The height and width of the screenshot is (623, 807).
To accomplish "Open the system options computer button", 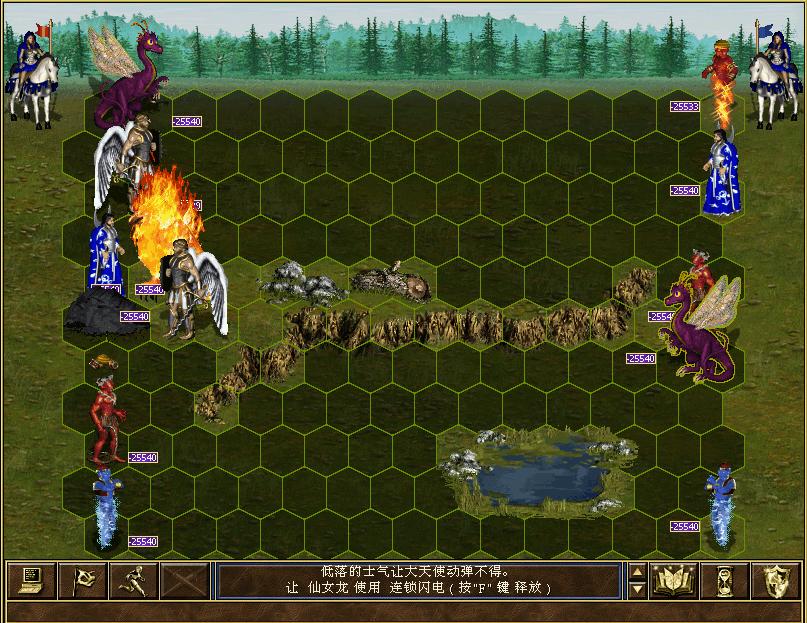I will [x=31, y=580].
